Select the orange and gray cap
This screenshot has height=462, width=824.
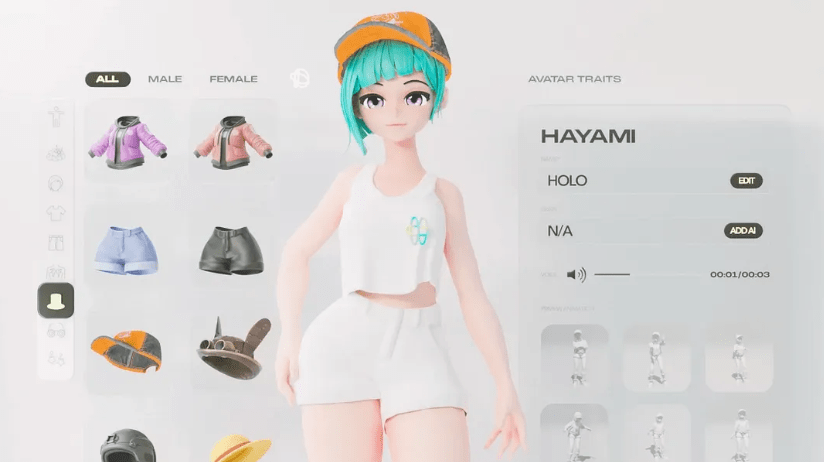pos(127,347)
